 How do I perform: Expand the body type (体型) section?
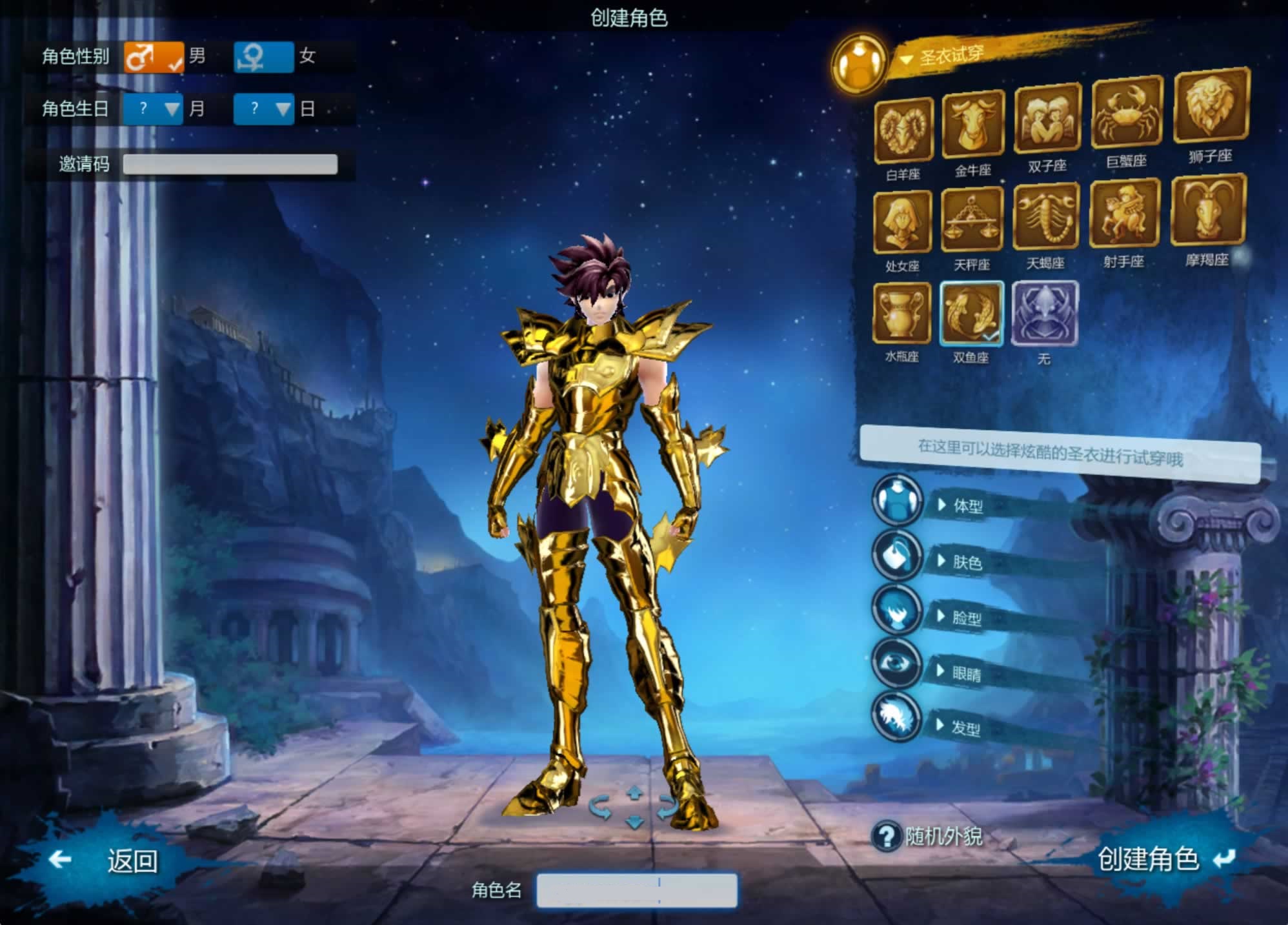tap(967, 506)
